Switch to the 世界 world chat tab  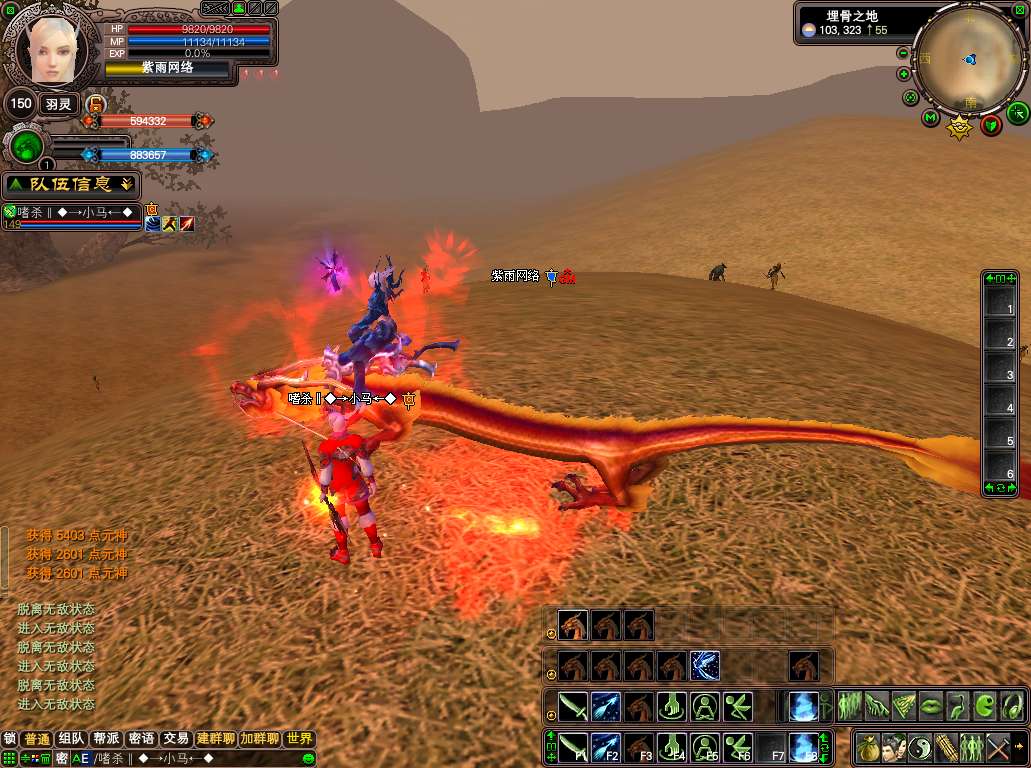pos(299,739)
